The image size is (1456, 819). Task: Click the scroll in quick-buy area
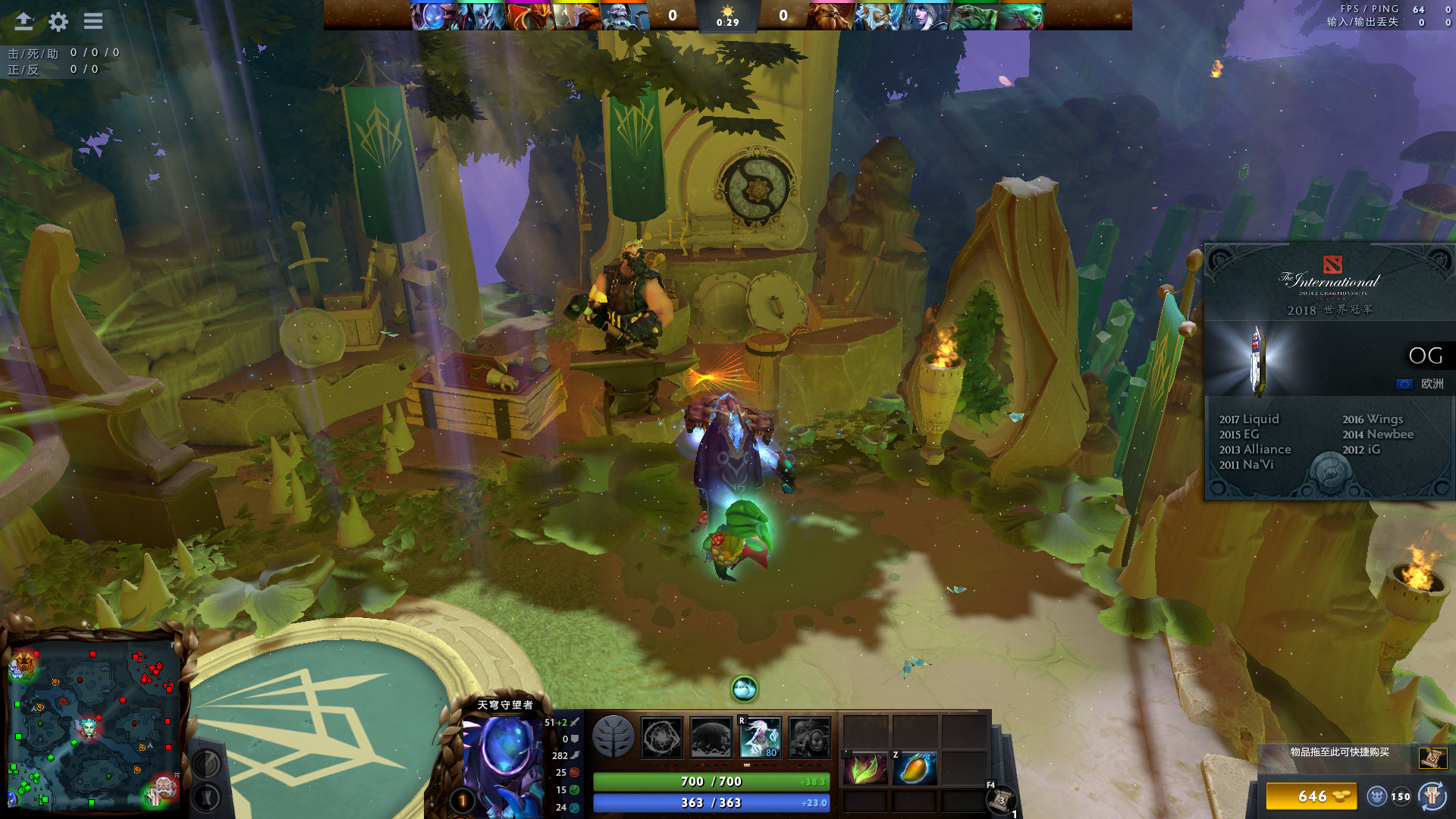coord(1432,757)
